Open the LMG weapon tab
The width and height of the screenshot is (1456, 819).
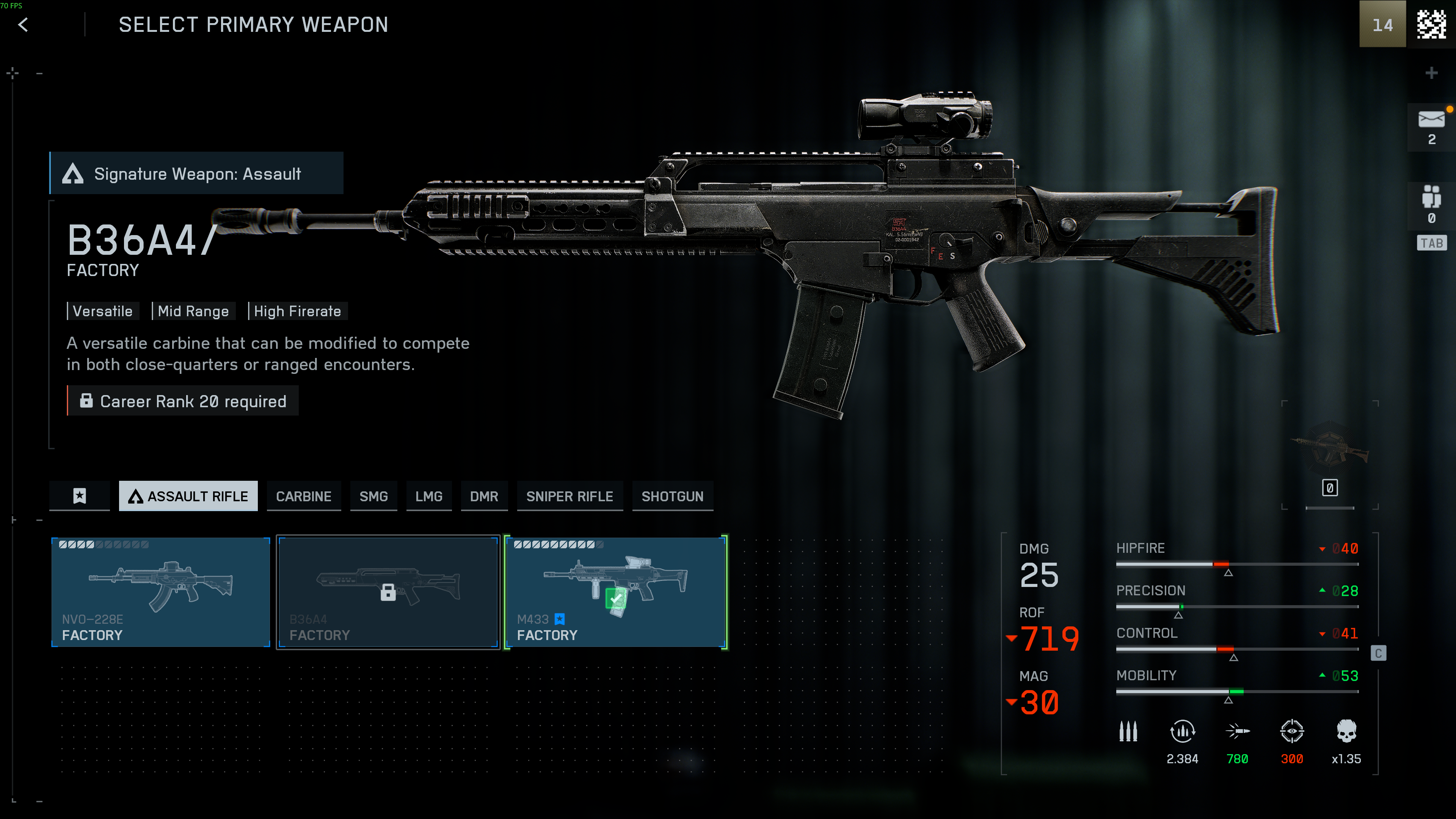(428, 496)
